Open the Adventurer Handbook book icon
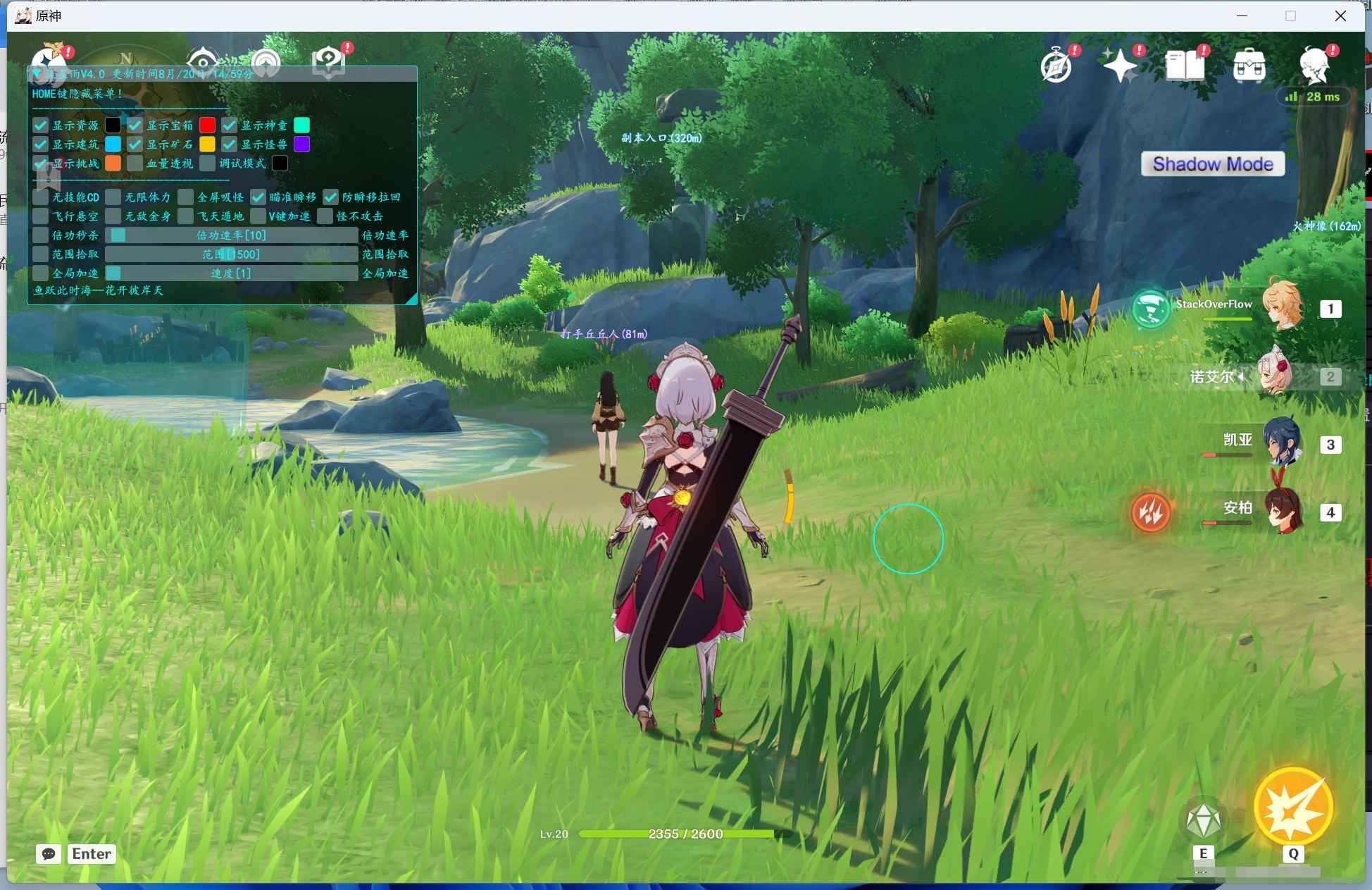 click(x=1185, y=66)
